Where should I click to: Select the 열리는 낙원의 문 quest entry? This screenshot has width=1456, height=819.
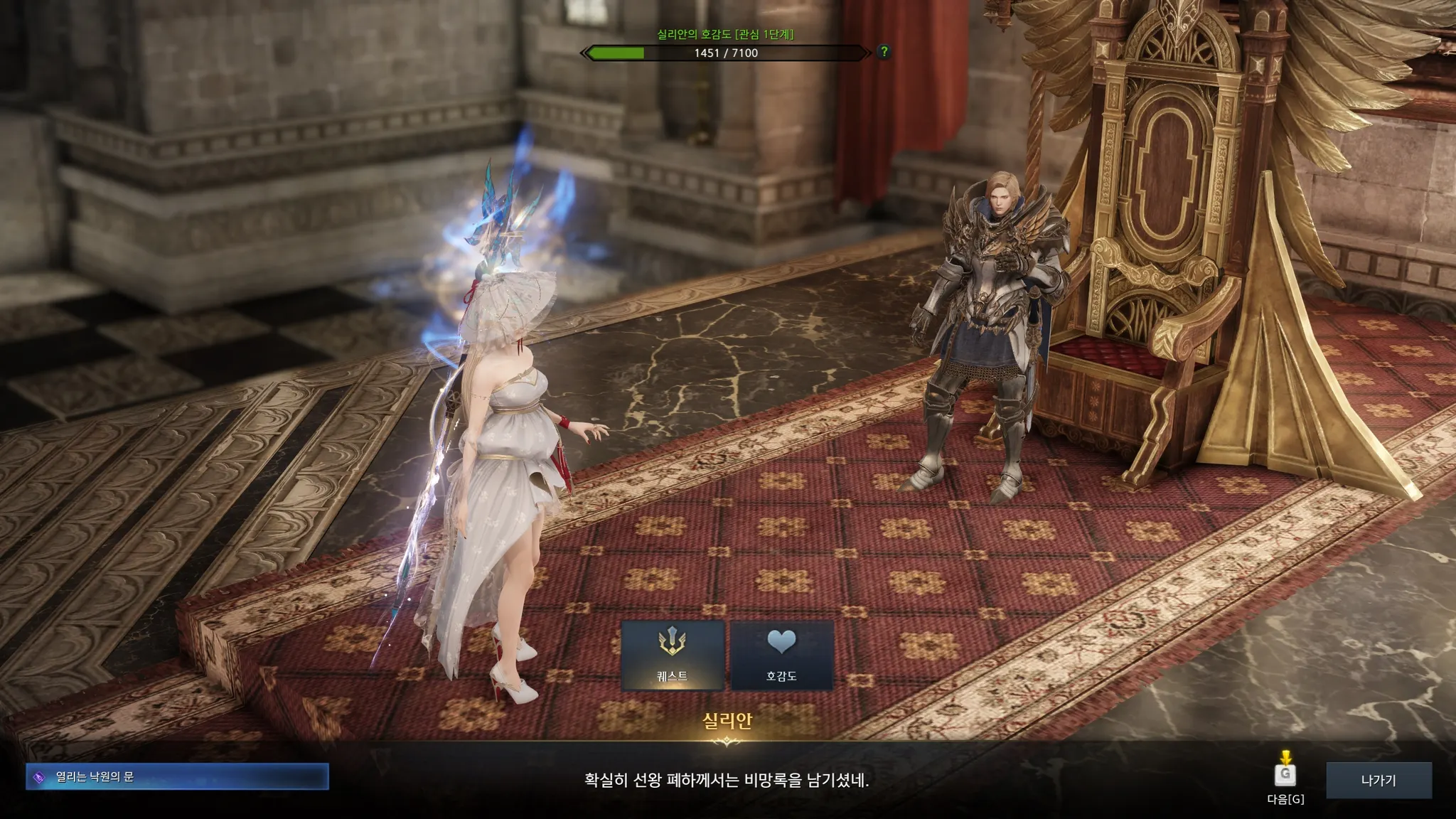point(177,777)
